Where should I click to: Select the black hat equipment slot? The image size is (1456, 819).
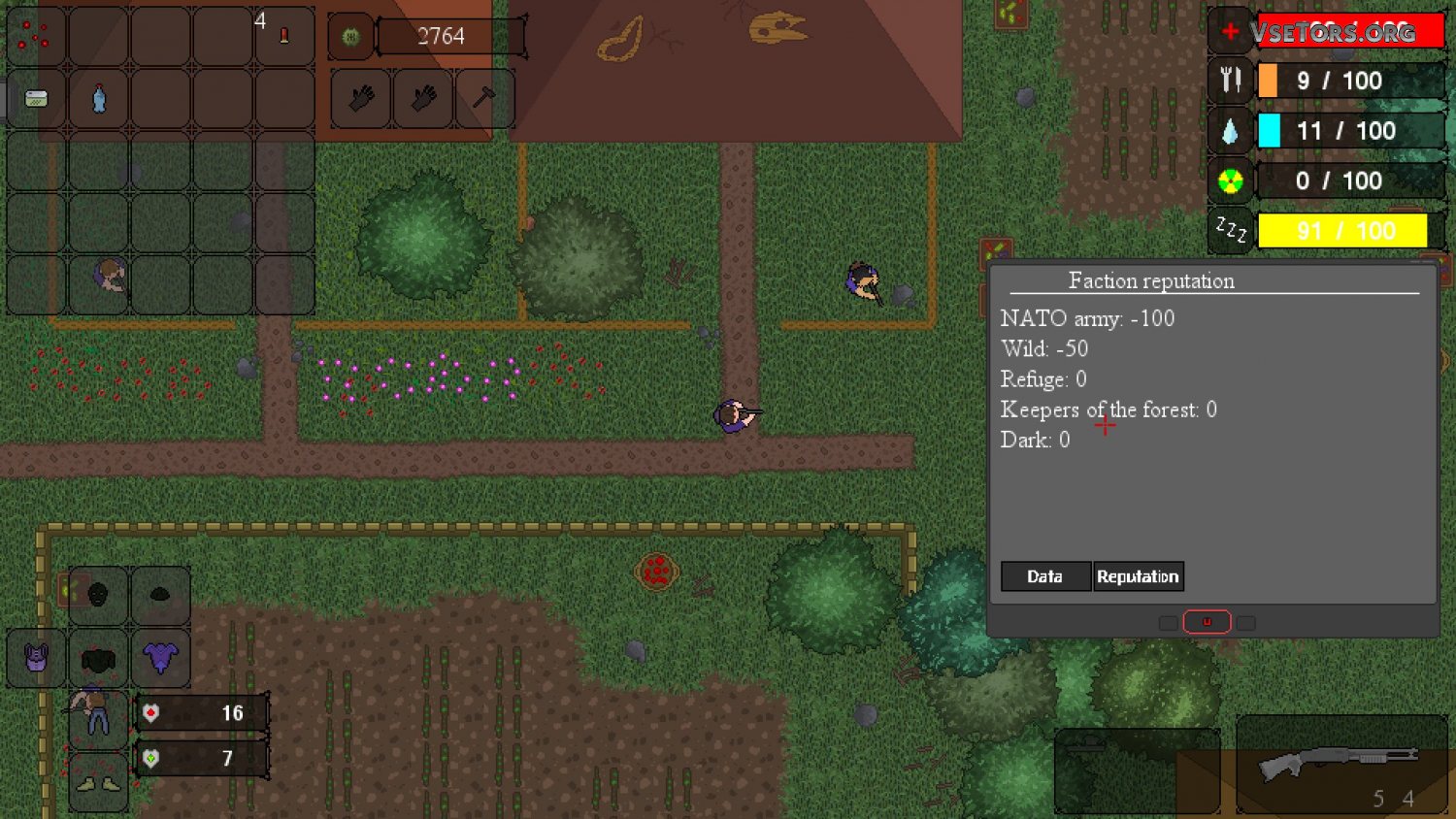point(160,595)
